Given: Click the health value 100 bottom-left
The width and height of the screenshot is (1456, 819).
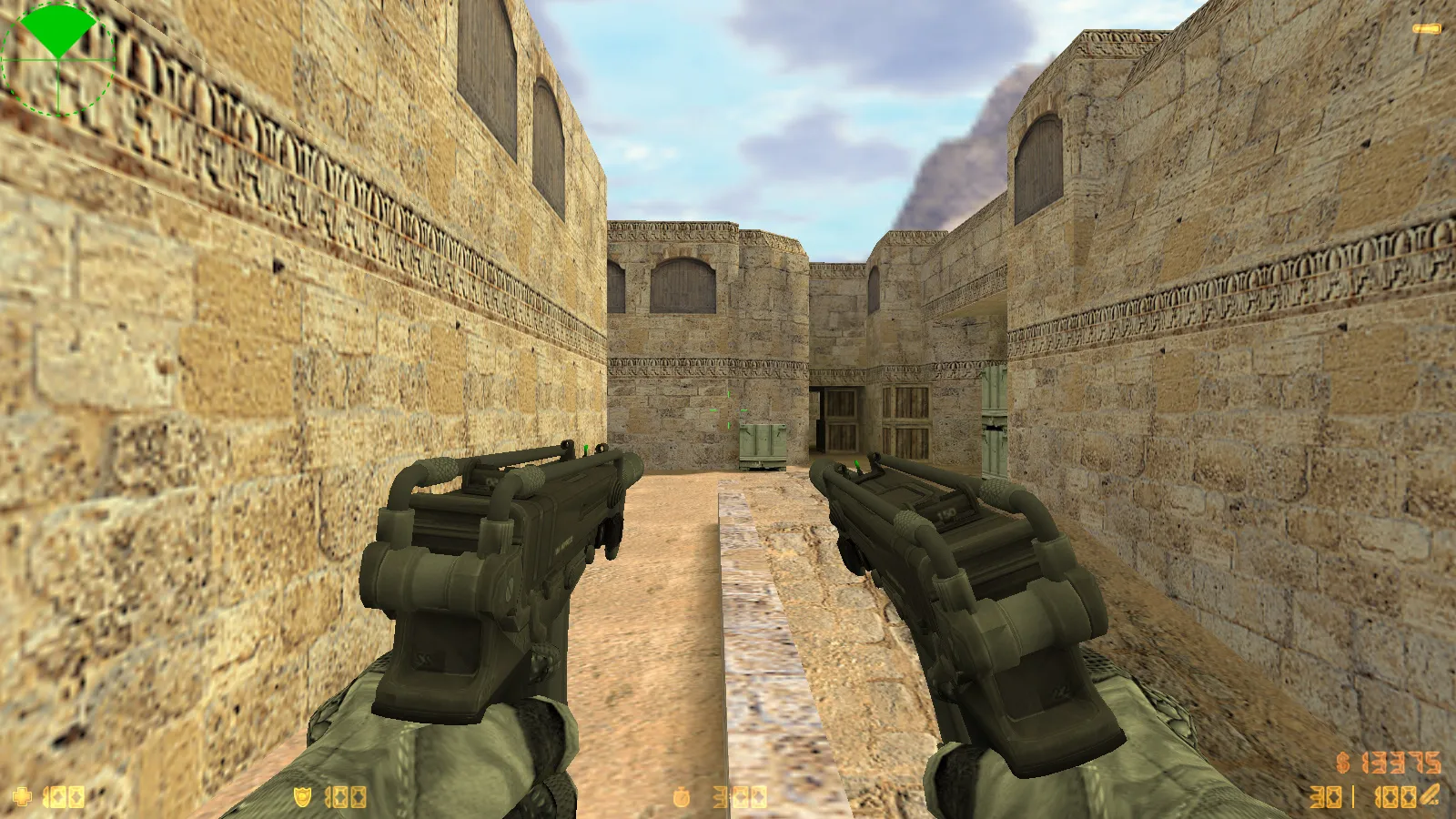Looking at the screenshot, I should tap(64, 796).
